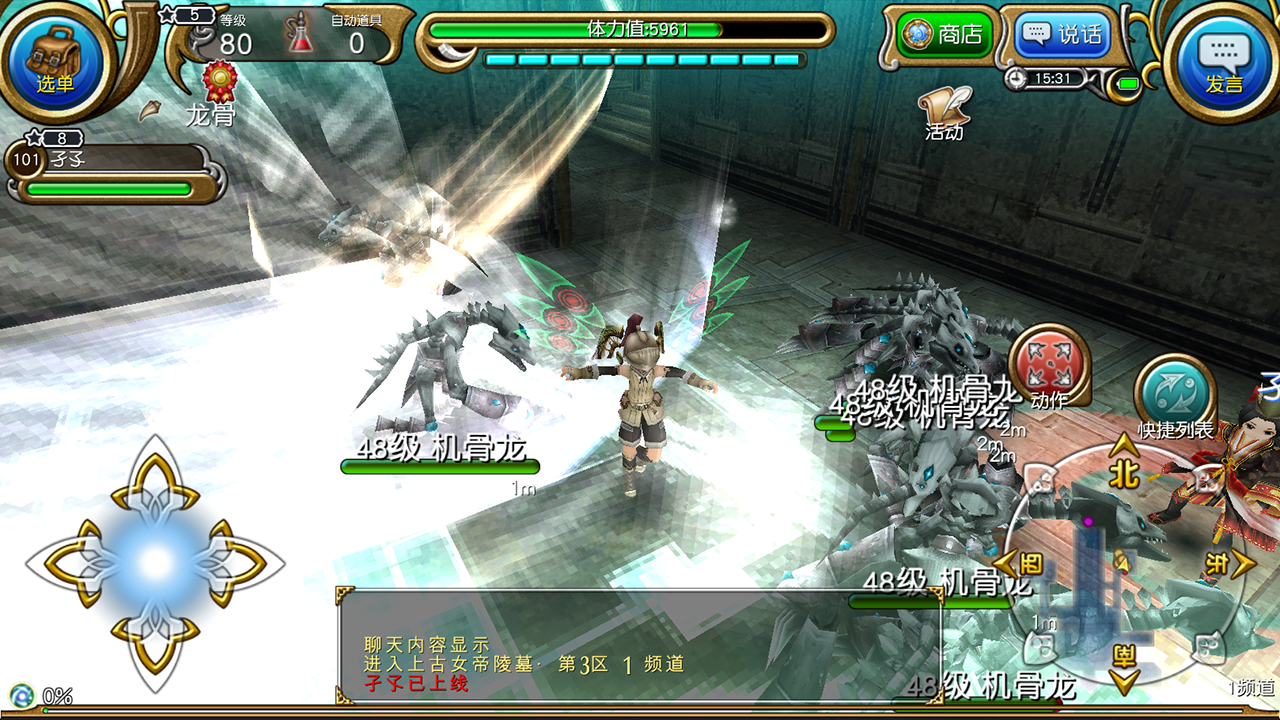Select party member 孑孓 frame
The width and height of the screenshot is (1280, 720).
(110, 172)
